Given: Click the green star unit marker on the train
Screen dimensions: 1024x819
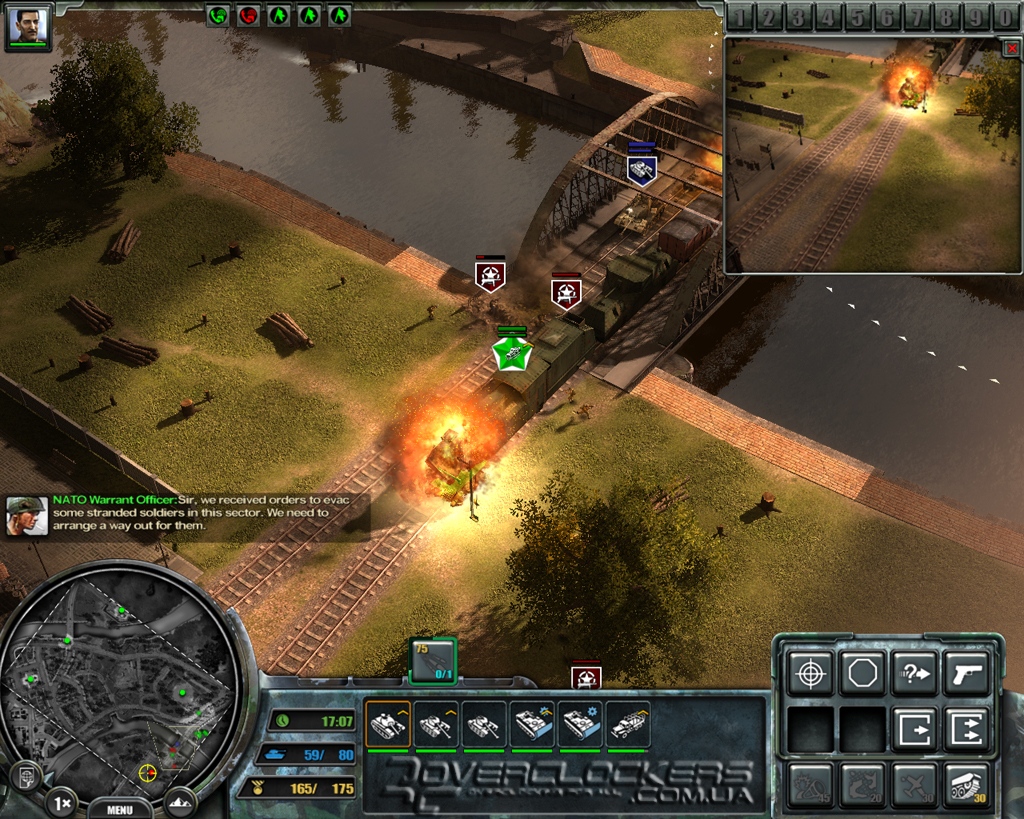Looking at the screenshot, I should [512, 351].
